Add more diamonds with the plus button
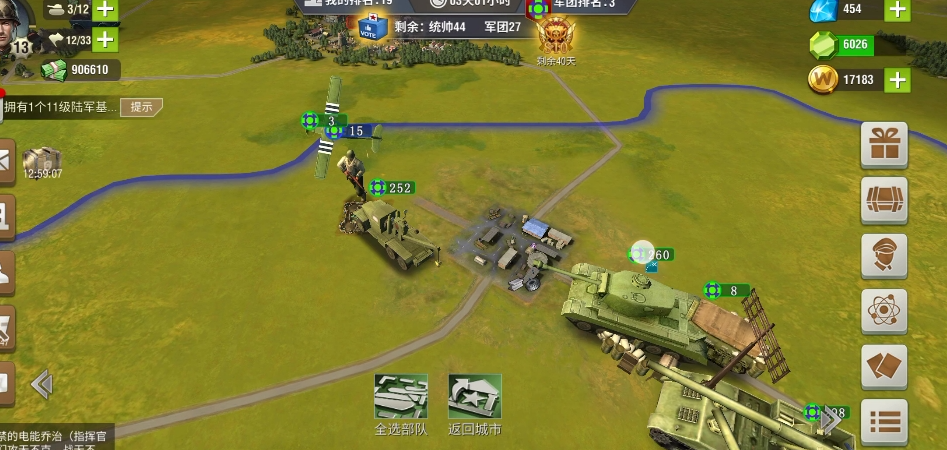This screenshot has width=947, height=450. click(x=897, y=9)
